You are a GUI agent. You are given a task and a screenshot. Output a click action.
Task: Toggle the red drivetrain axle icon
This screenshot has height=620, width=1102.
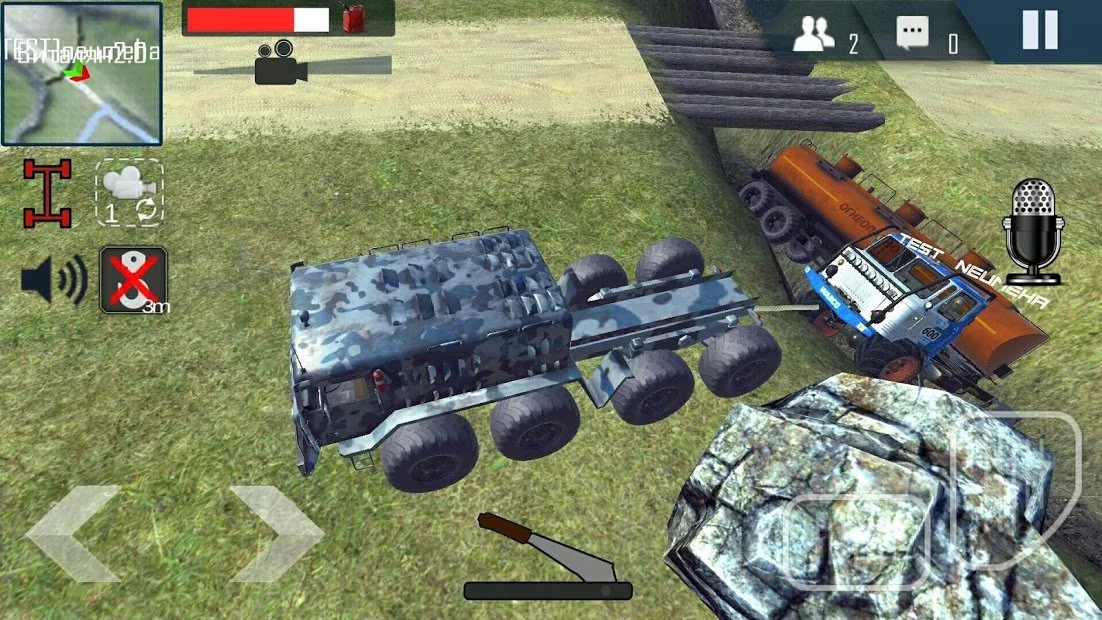pyautogui.click(x=48, y=193)
